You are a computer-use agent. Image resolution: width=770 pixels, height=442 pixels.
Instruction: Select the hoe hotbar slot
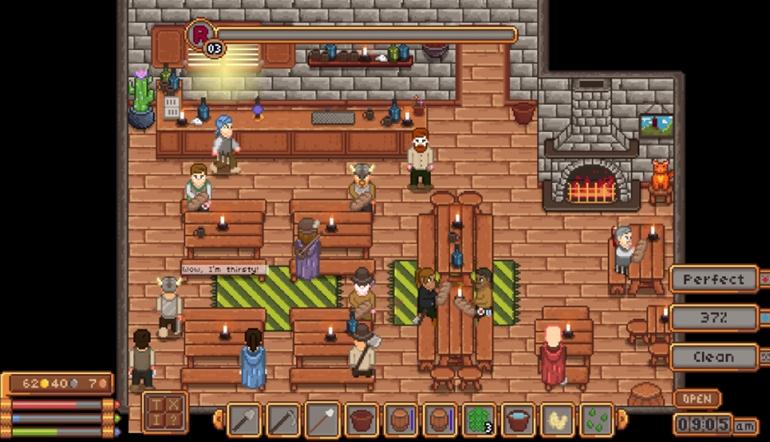coord(284,419)
